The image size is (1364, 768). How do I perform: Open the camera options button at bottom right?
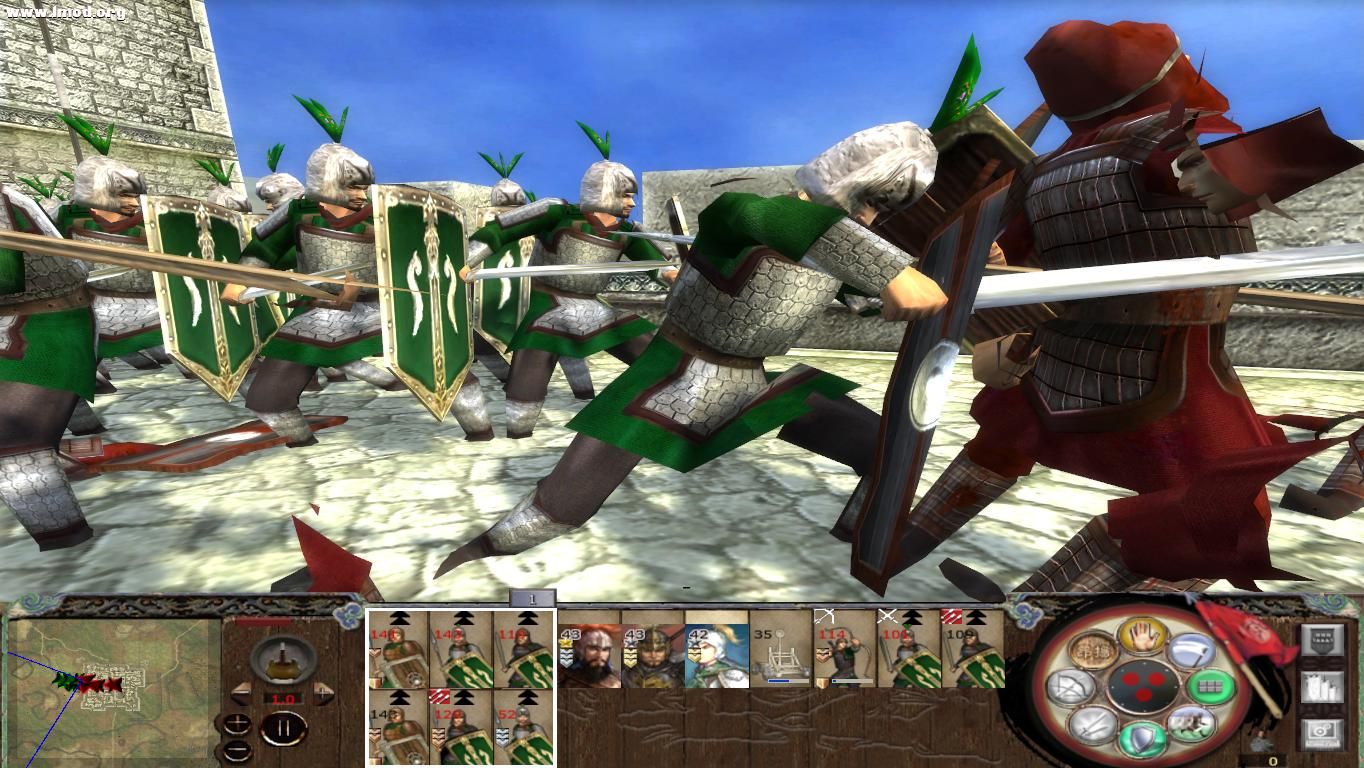(x=1321, y=731)
